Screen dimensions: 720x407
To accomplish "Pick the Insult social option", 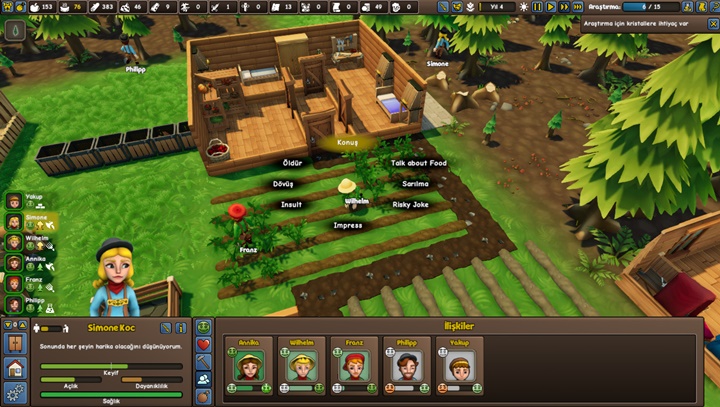I will coord(291,204).
